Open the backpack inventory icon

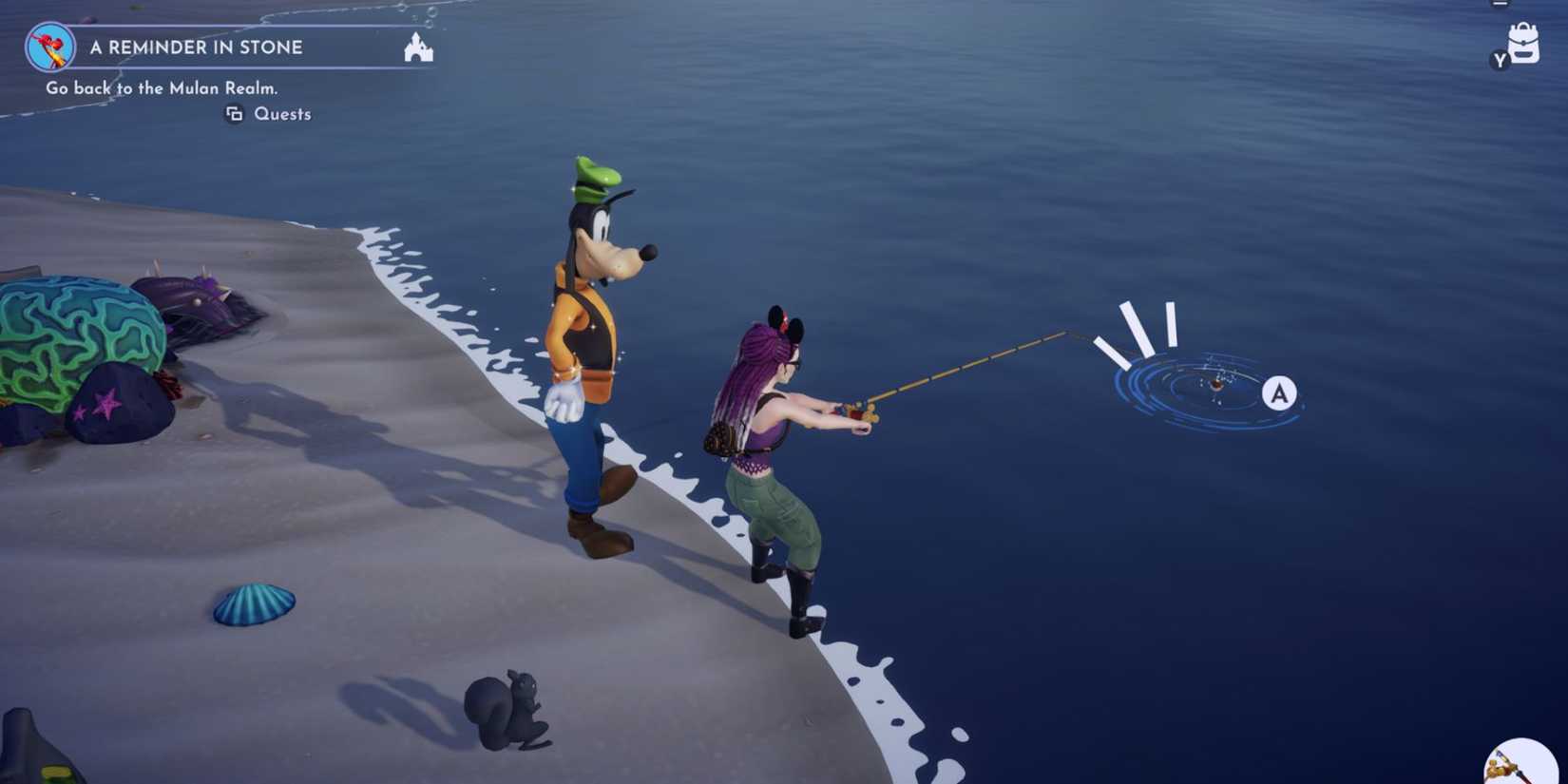(1525, 45)
